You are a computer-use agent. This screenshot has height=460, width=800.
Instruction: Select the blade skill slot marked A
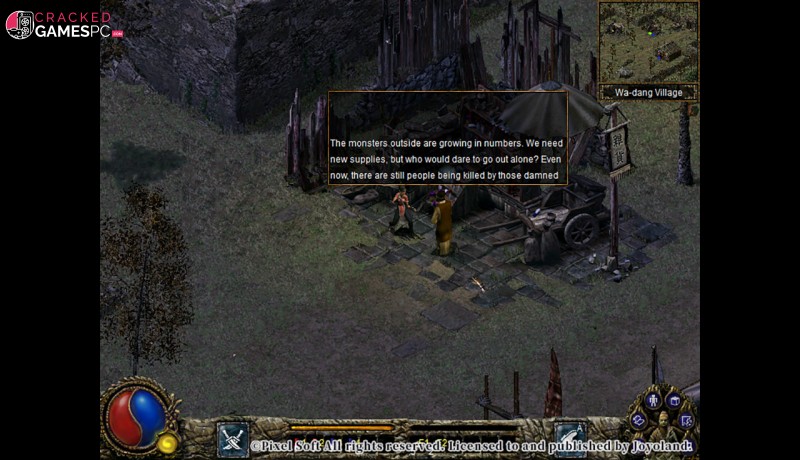coord(570,436)
